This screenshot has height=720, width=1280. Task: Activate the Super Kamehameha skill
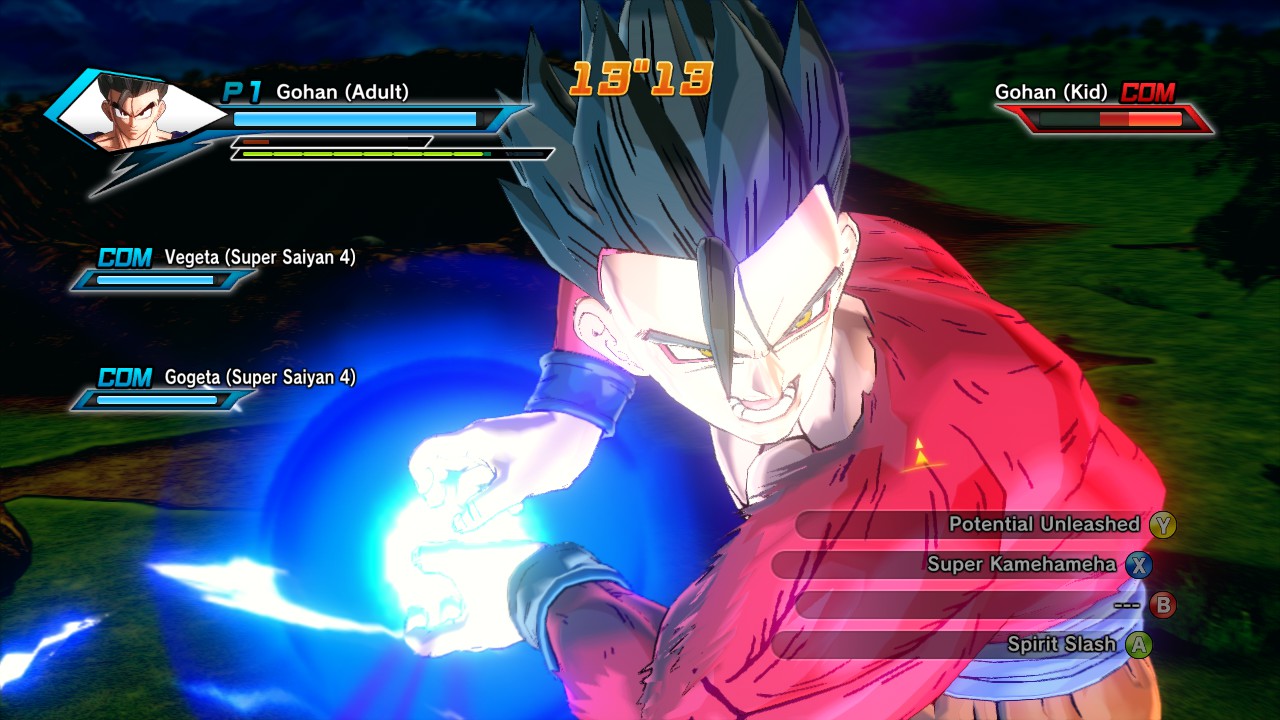(x=1021, y=565)
